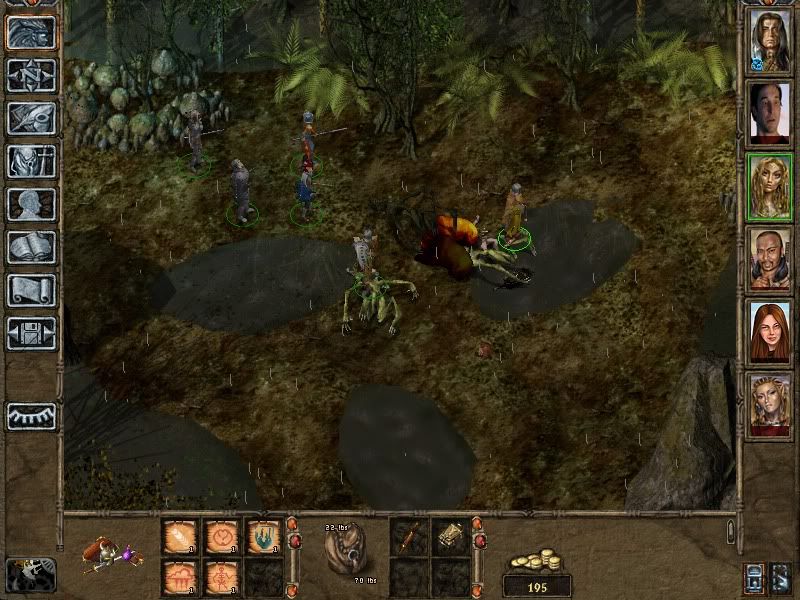Viewport: 800px width, 600px height.
Task: Select the red-haired woman's portrait
Action: [769, 331]
